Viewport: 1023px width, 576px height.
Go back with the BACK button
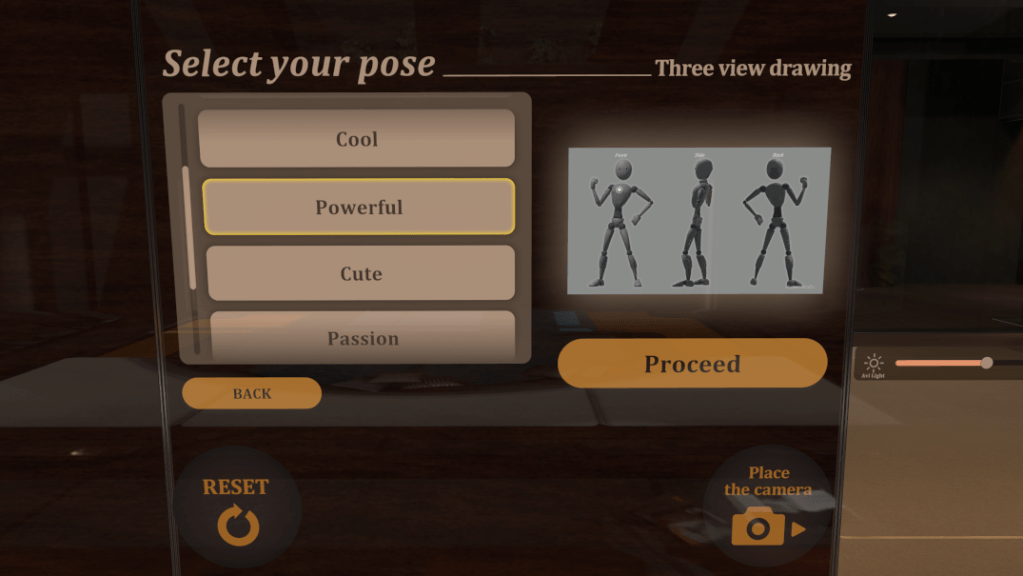(x=252, y=393)
